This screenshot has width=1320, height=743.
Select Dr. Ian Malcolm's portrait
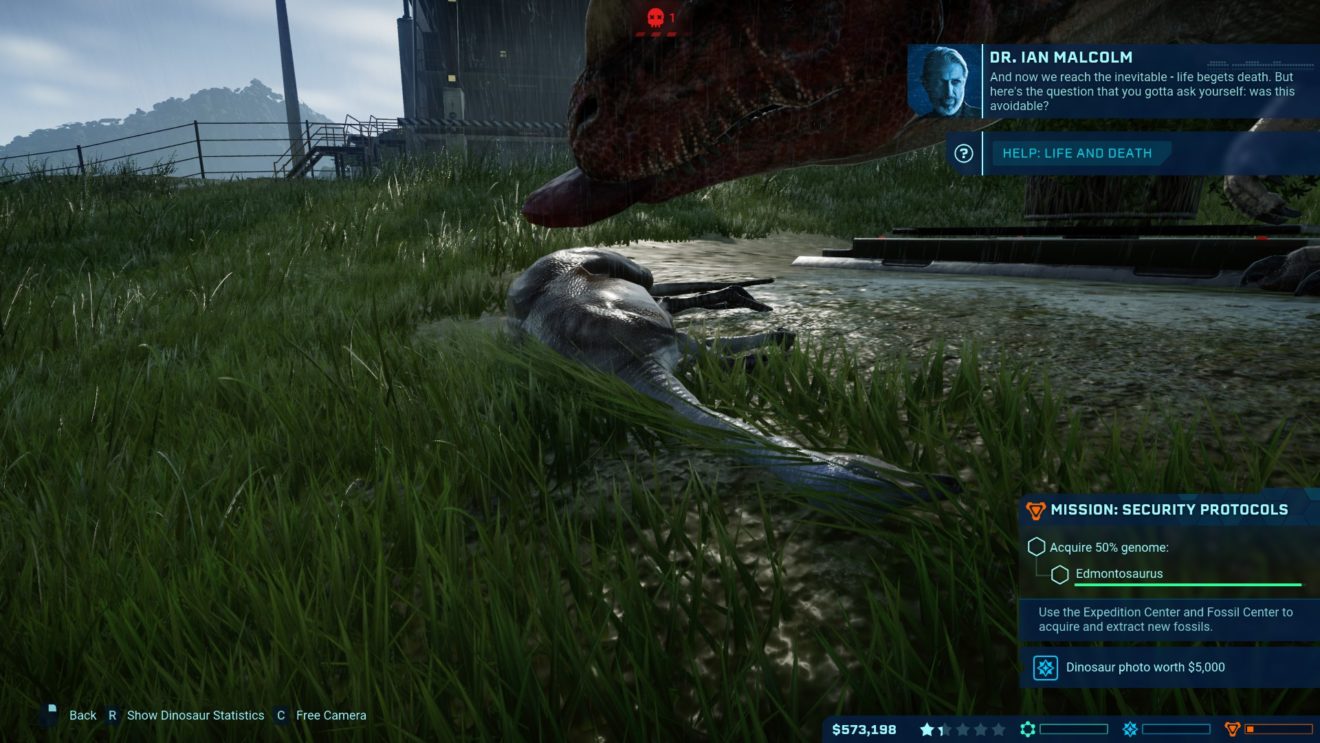pos(944,81)
